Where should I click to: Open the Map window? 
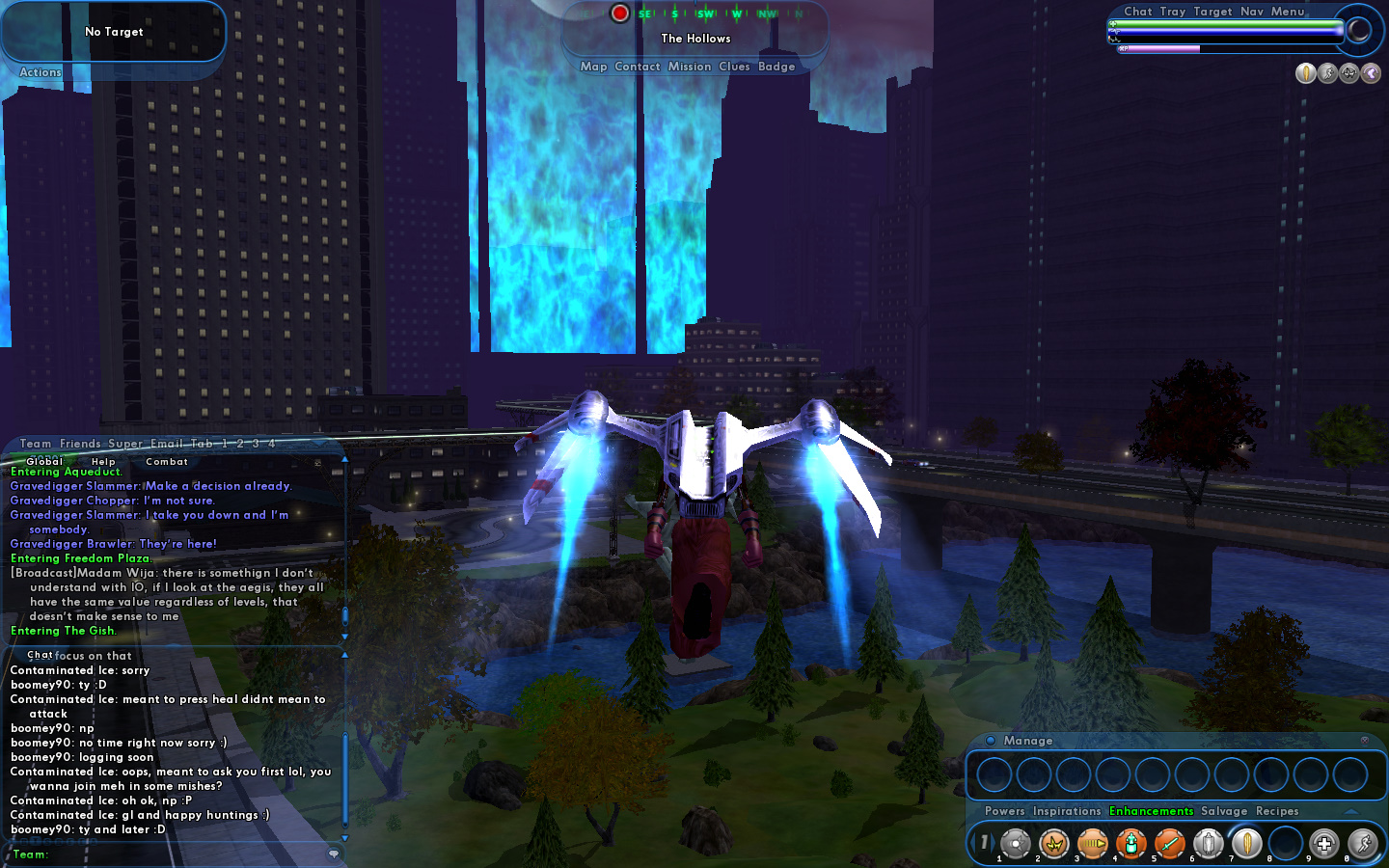[x=593, y=67]
